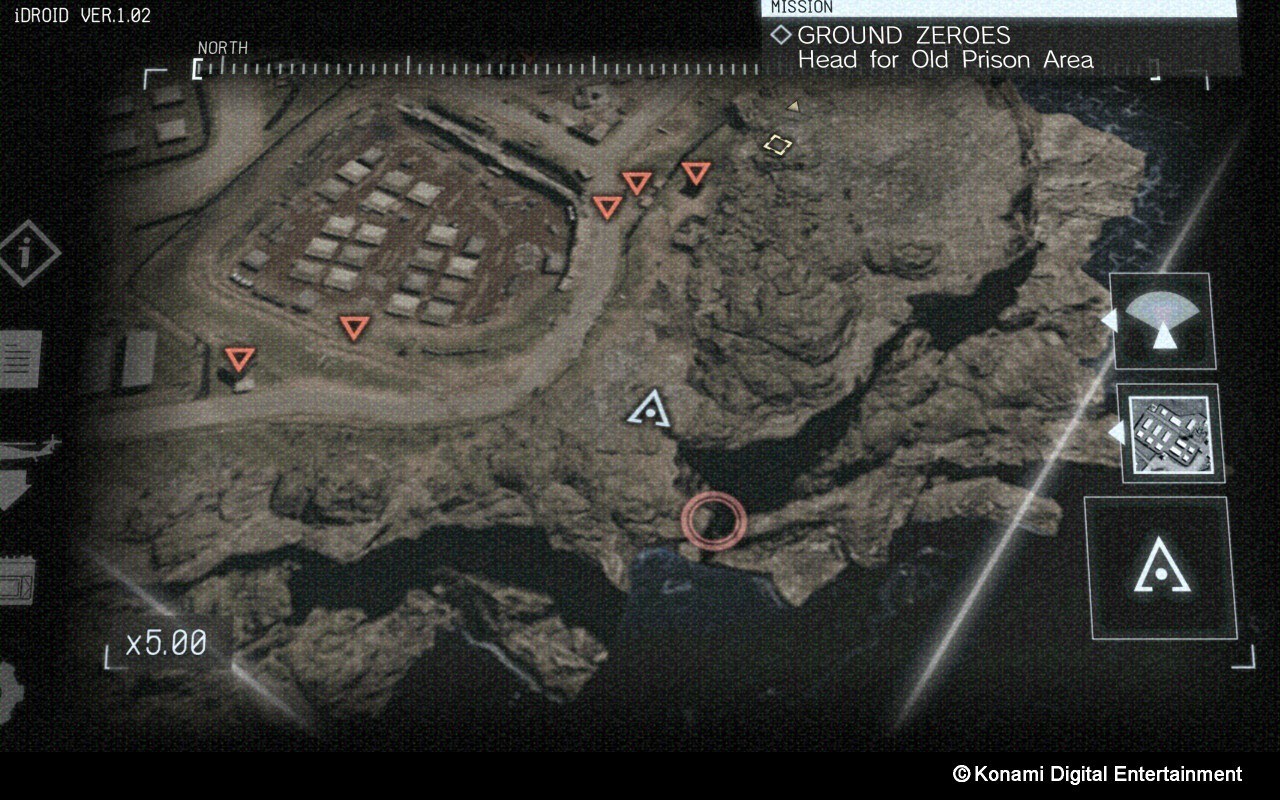Viewport: 1280px width, 800px height.
Task: Open the surveillance camera feed panel
Action: (x=1163, y=322)
